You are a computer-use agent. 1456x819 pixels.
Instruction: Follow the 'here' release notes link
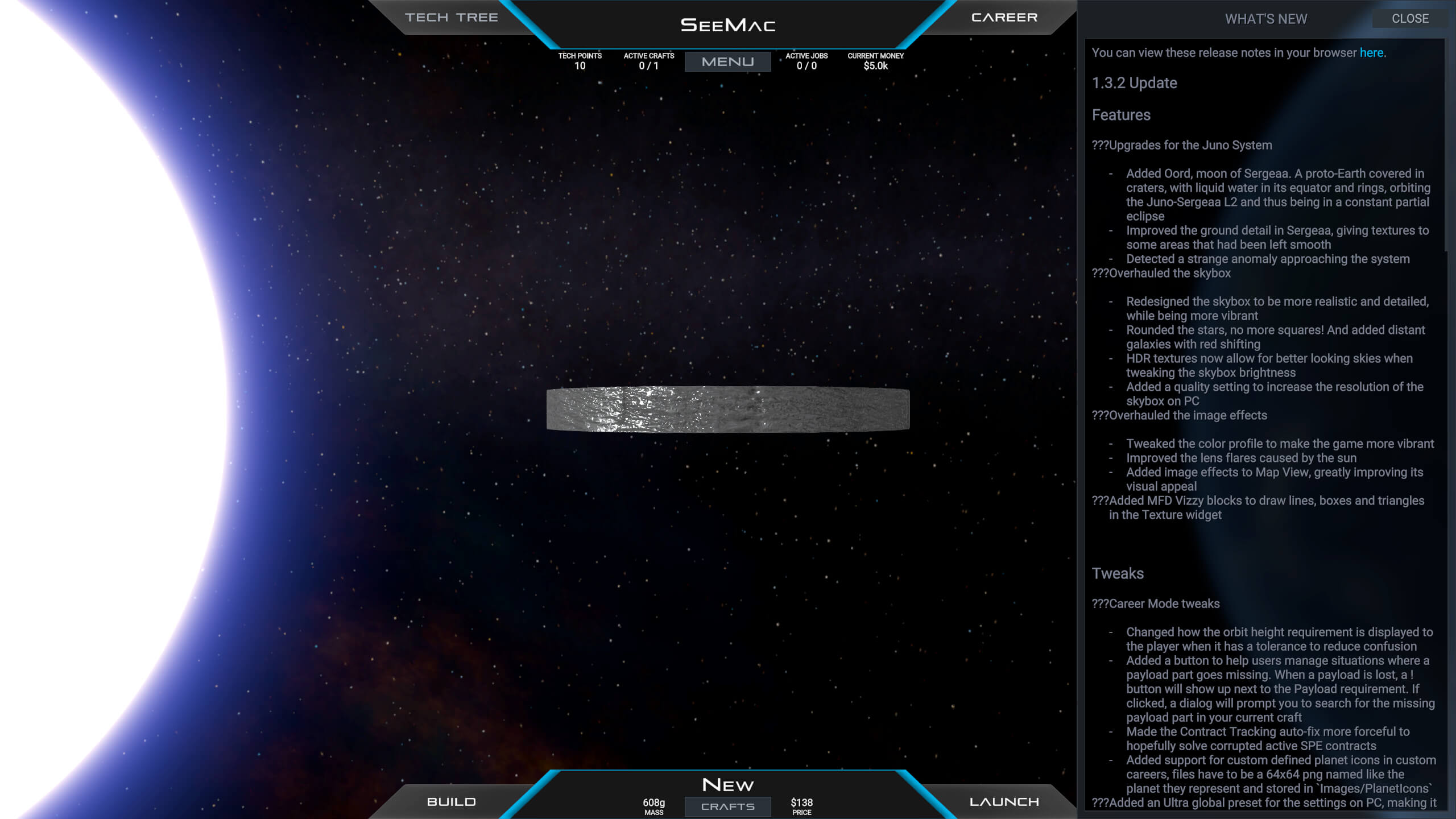point(1371,53)
